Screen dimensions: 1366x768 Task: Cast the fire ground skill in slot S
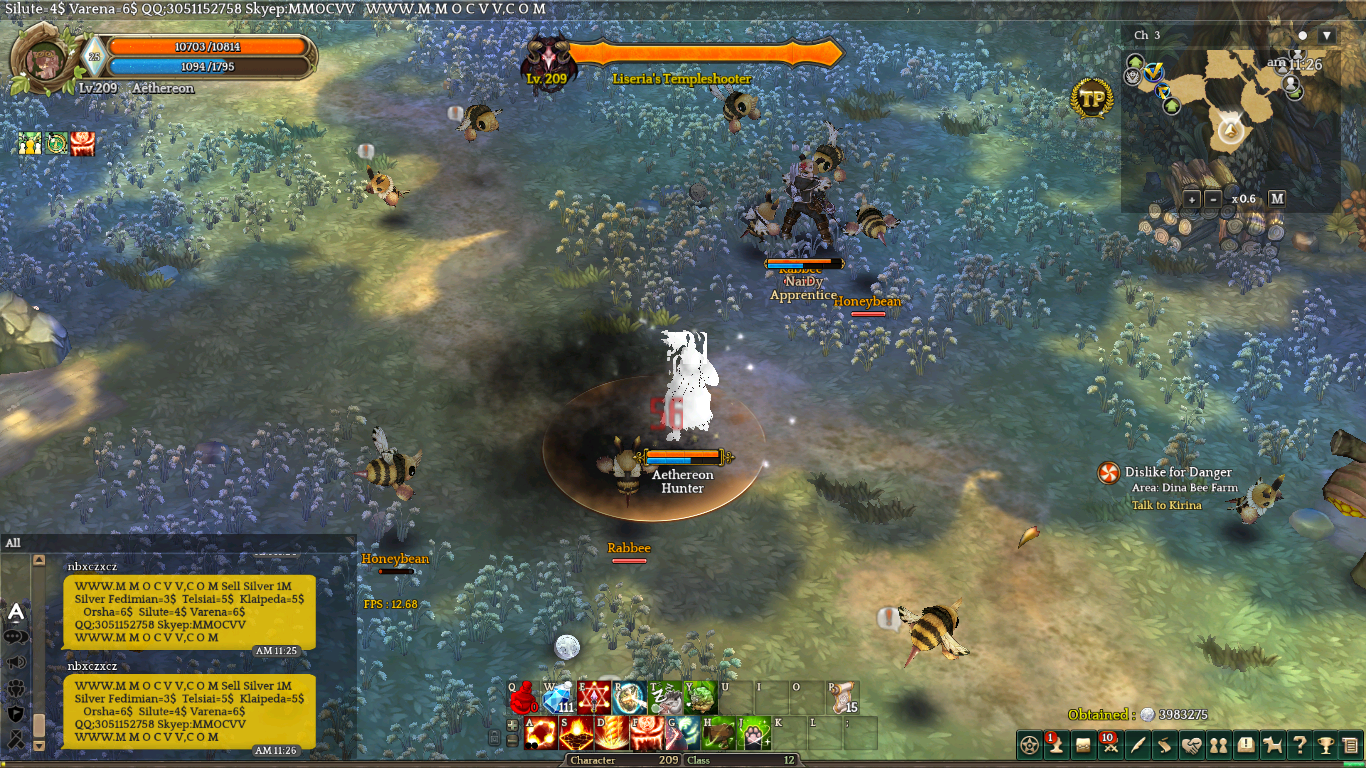tap(575, 733)
